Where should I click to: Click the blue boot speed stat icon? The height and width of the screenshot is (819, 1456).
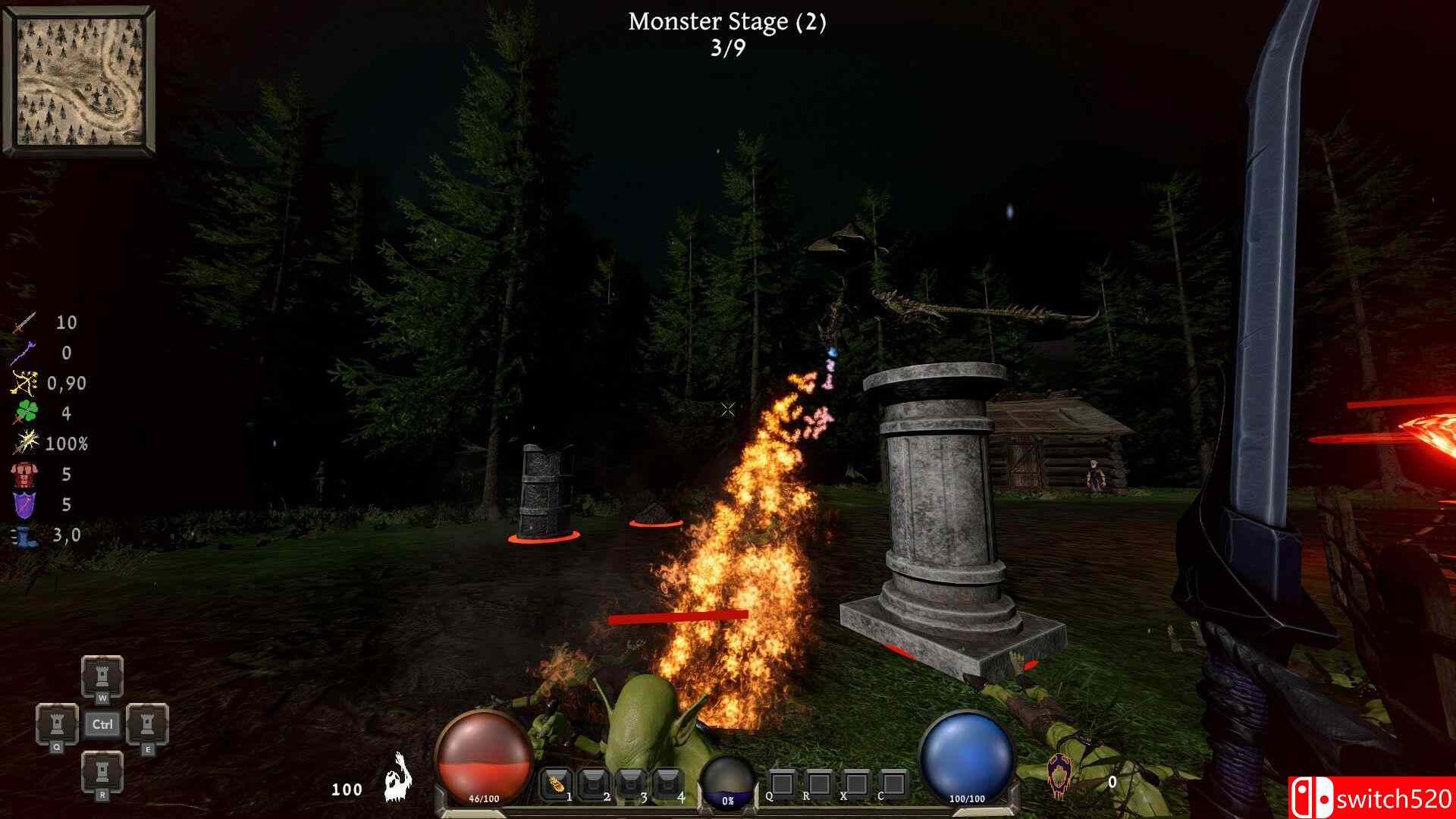click(24, 535)
